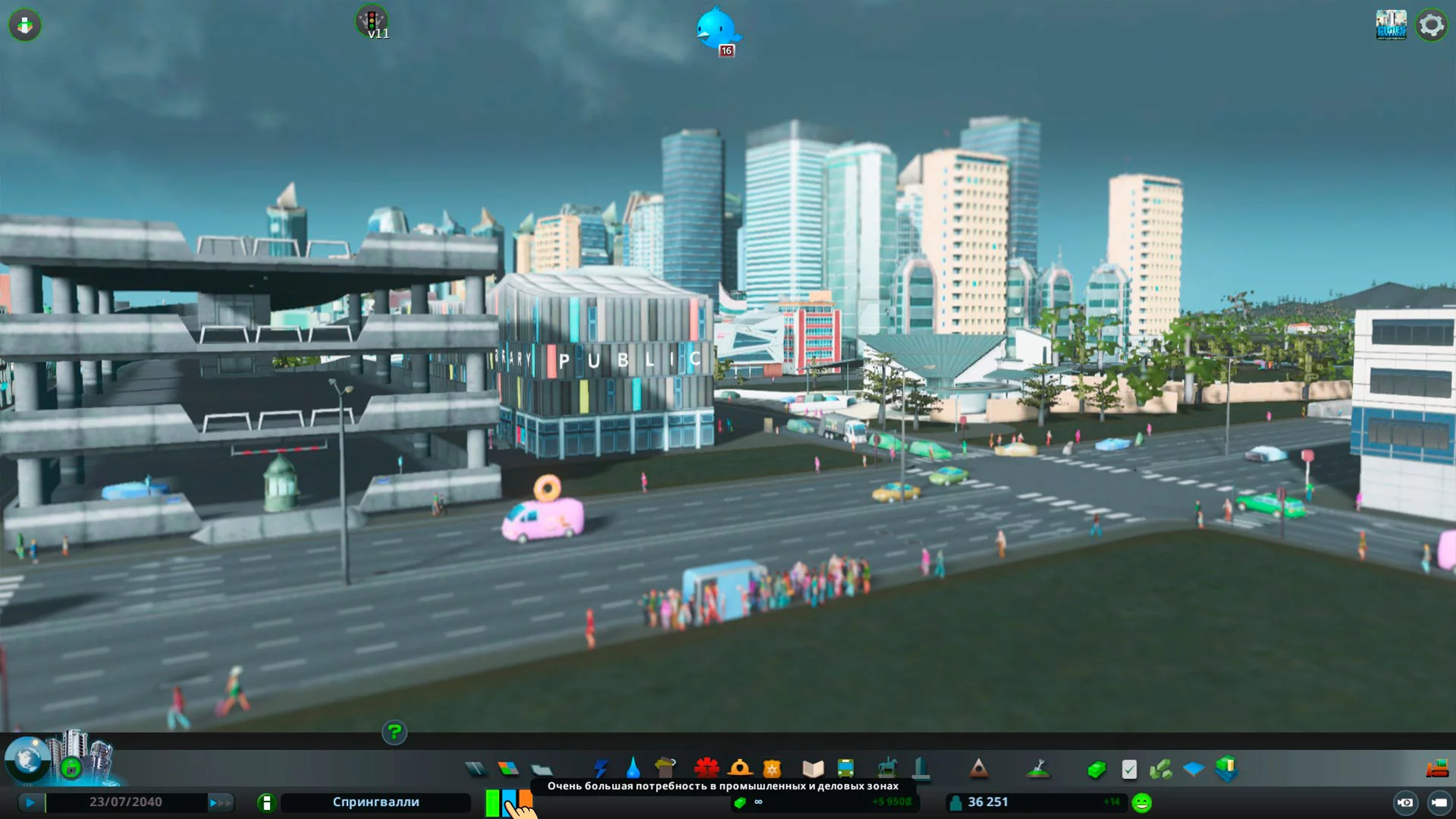Open the gear options menu

tap(1431, 26)
